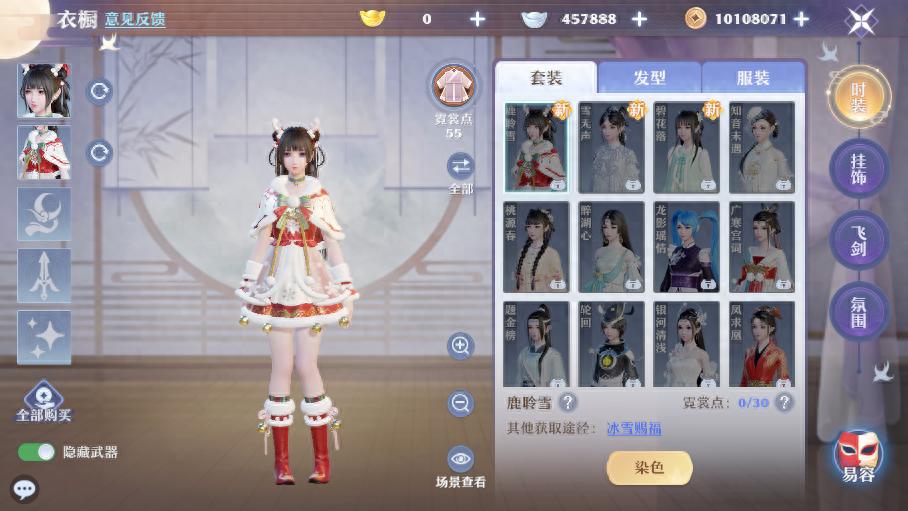Open the 意见反馈 feedback link

tap(135, 19)
